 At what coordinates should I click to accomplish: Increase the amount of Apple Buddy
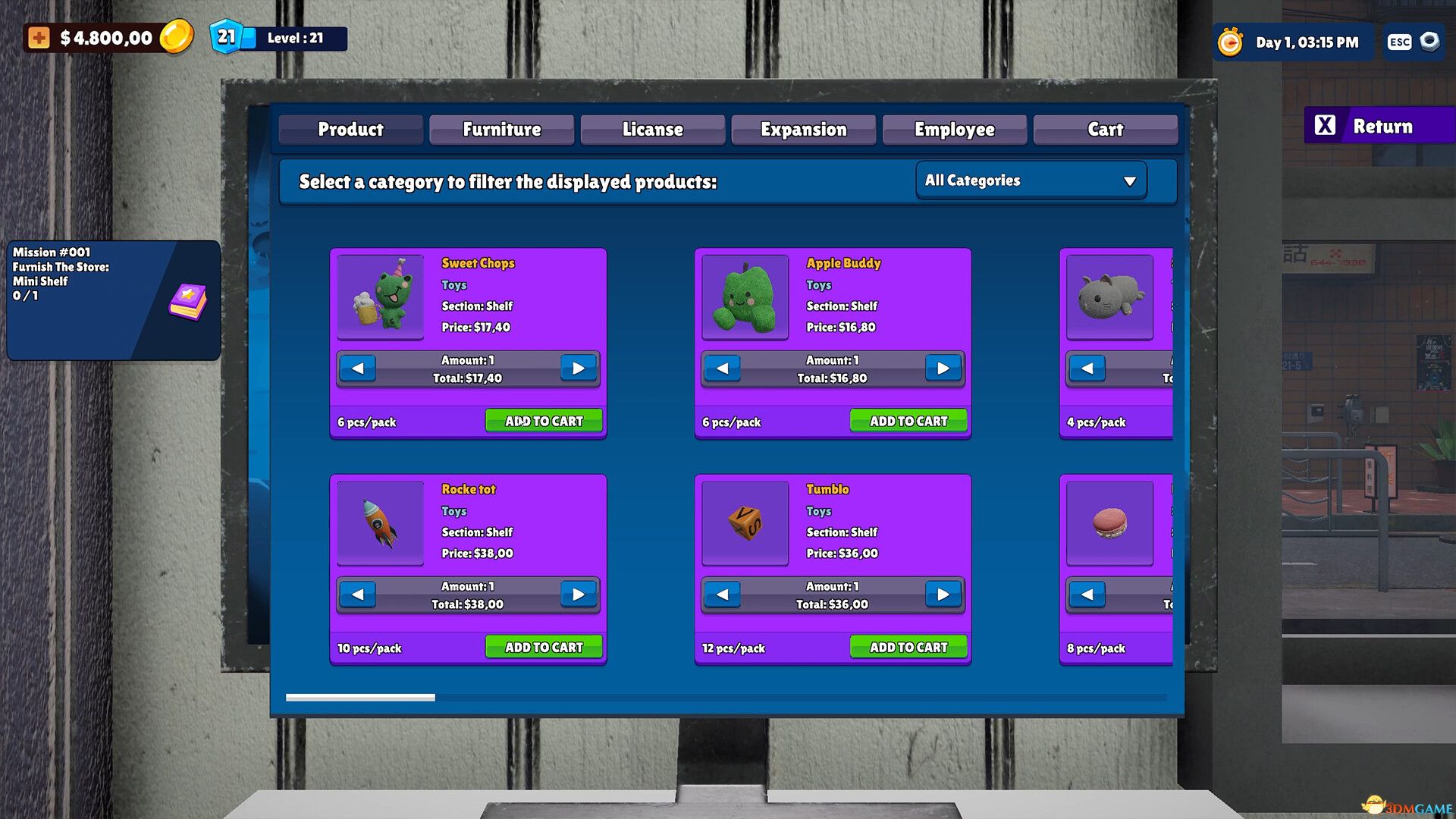pos(943,368)
